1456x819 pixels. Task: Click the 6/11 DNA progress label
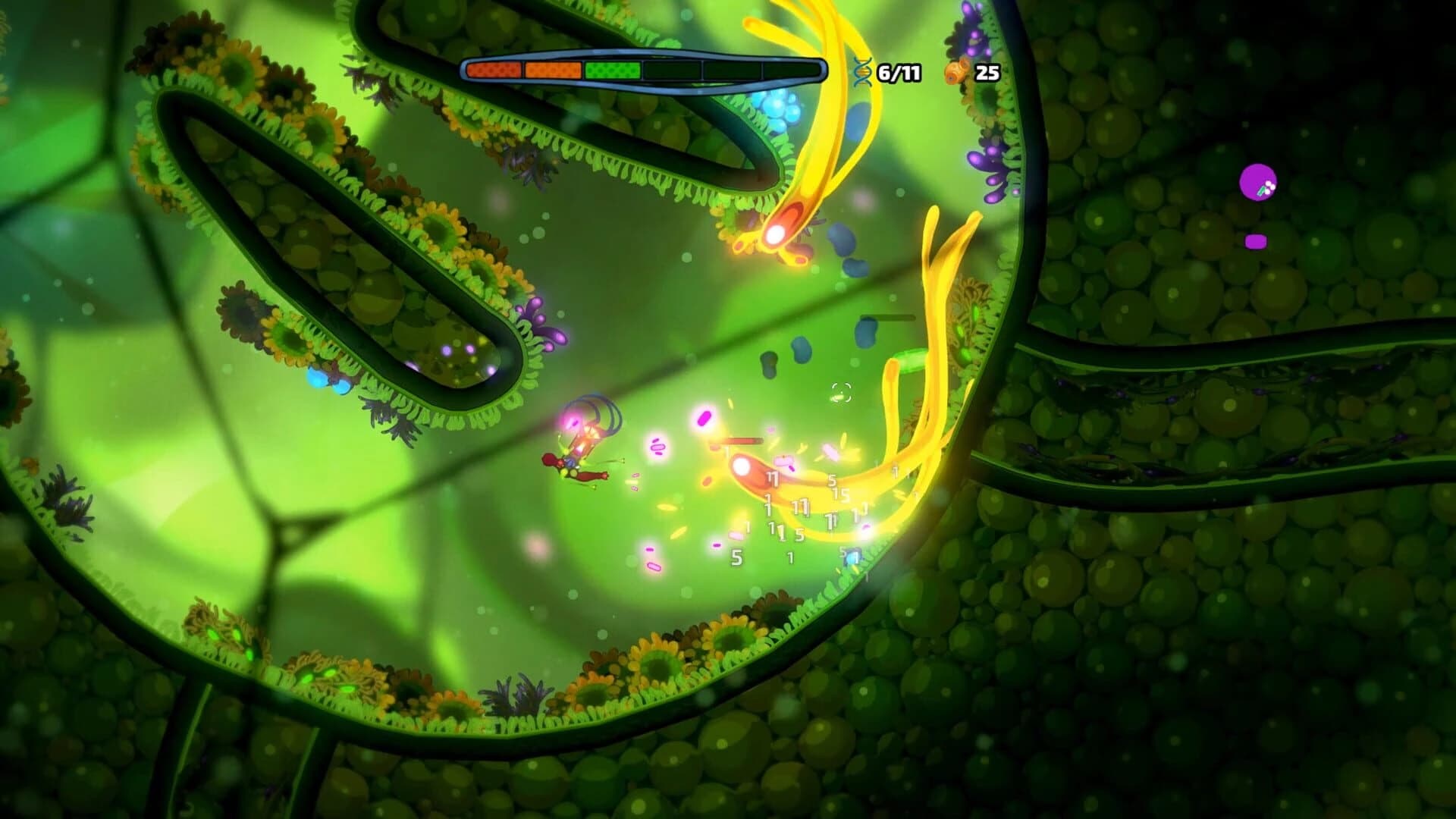point(900,72)
